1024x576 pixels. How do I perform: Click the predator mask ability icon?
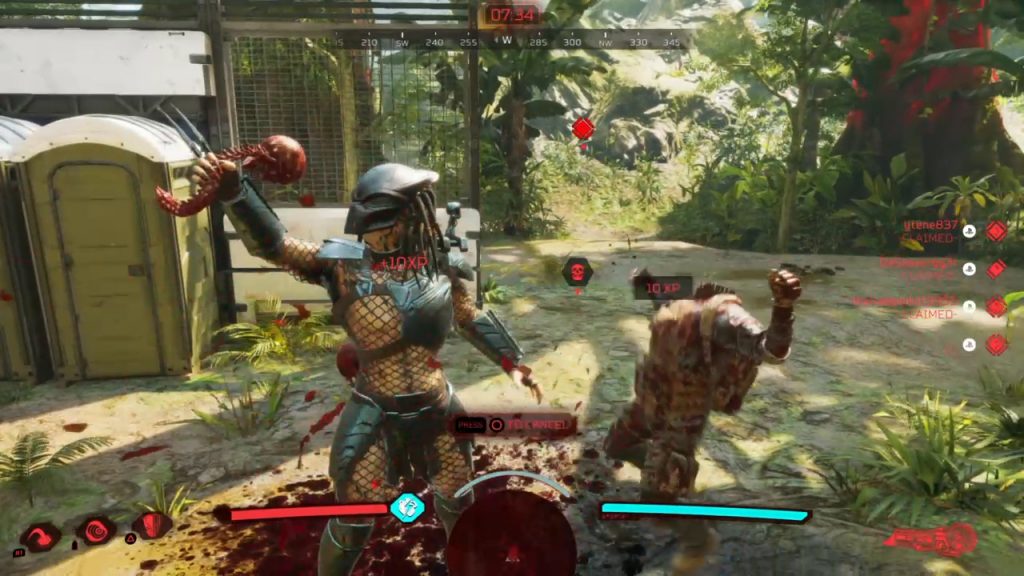(151, 524)
